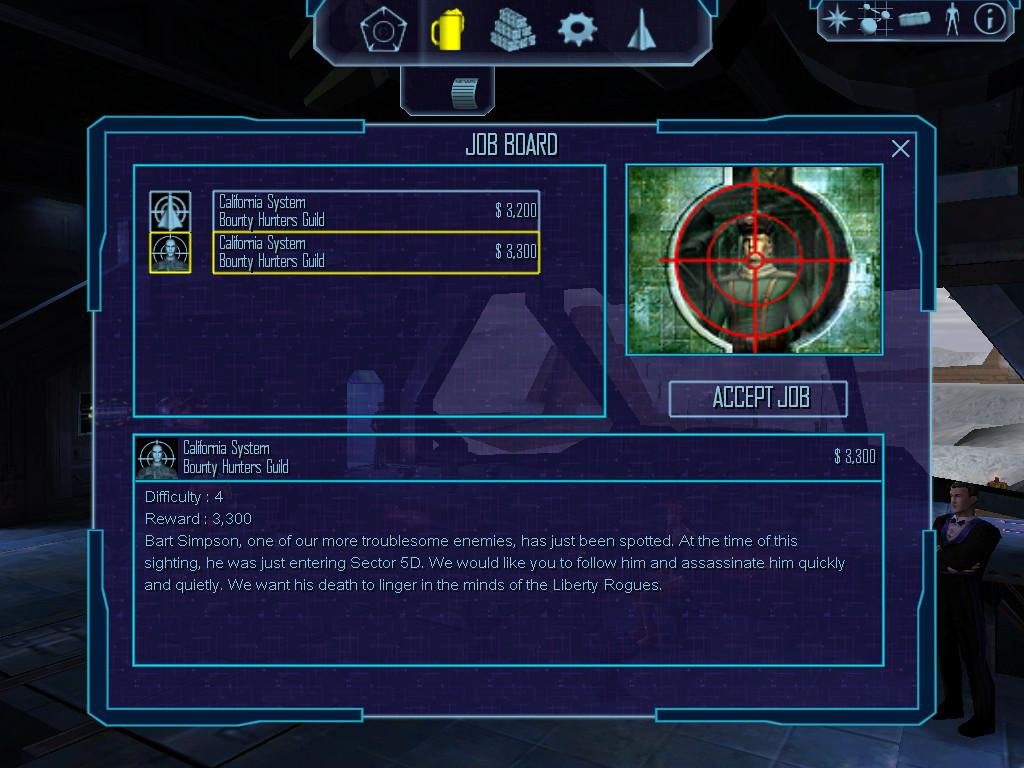This screenshot has width=1024, height=768.
Task: Click the ship mission icon beside first job
Action: pos(170,210)
